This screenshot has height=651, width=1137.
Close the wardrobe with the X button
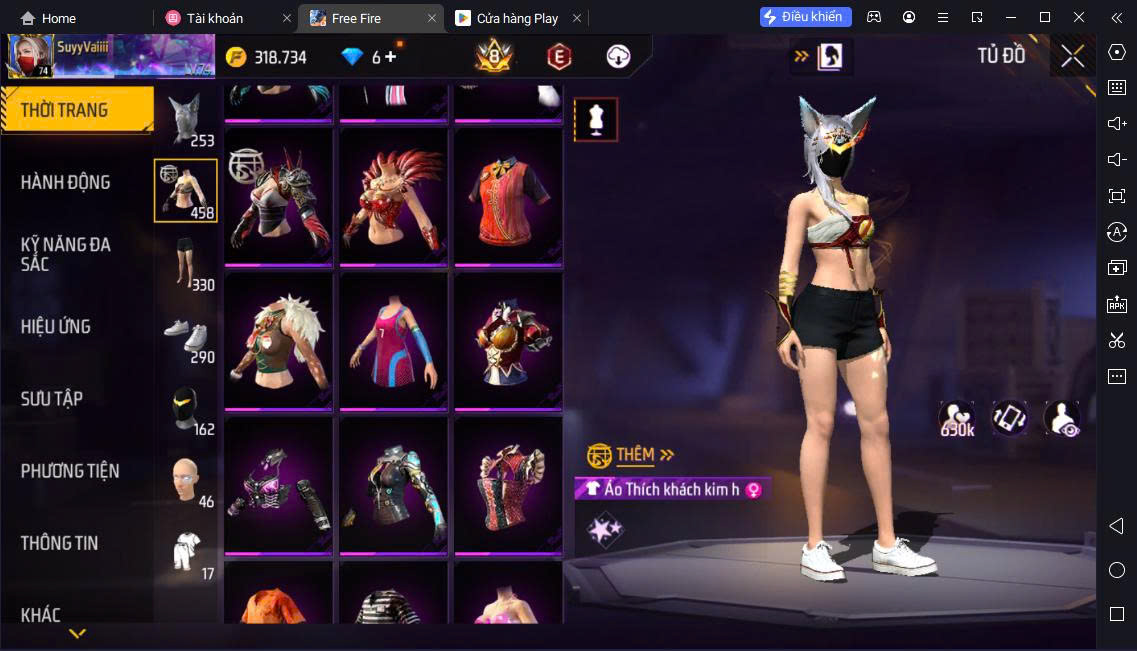(x=1072, y=56)
